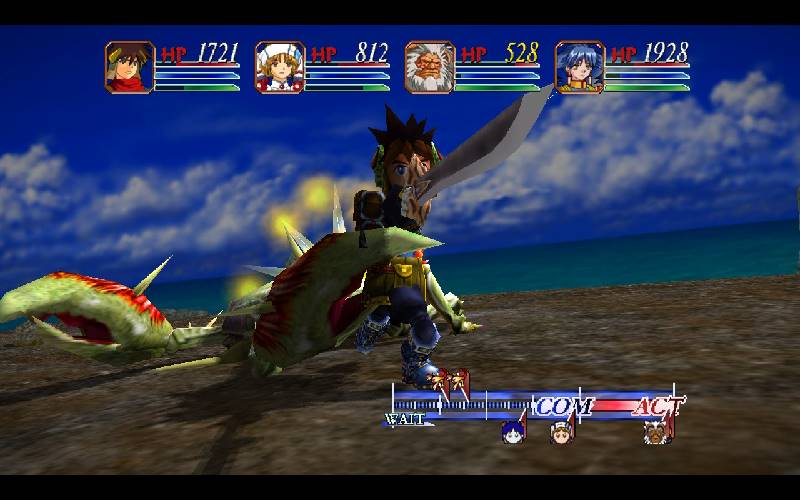This screenshot has height=500, width=800.
Task: Click the ACT label on the turn gauge
Action: tap(658, 406)
